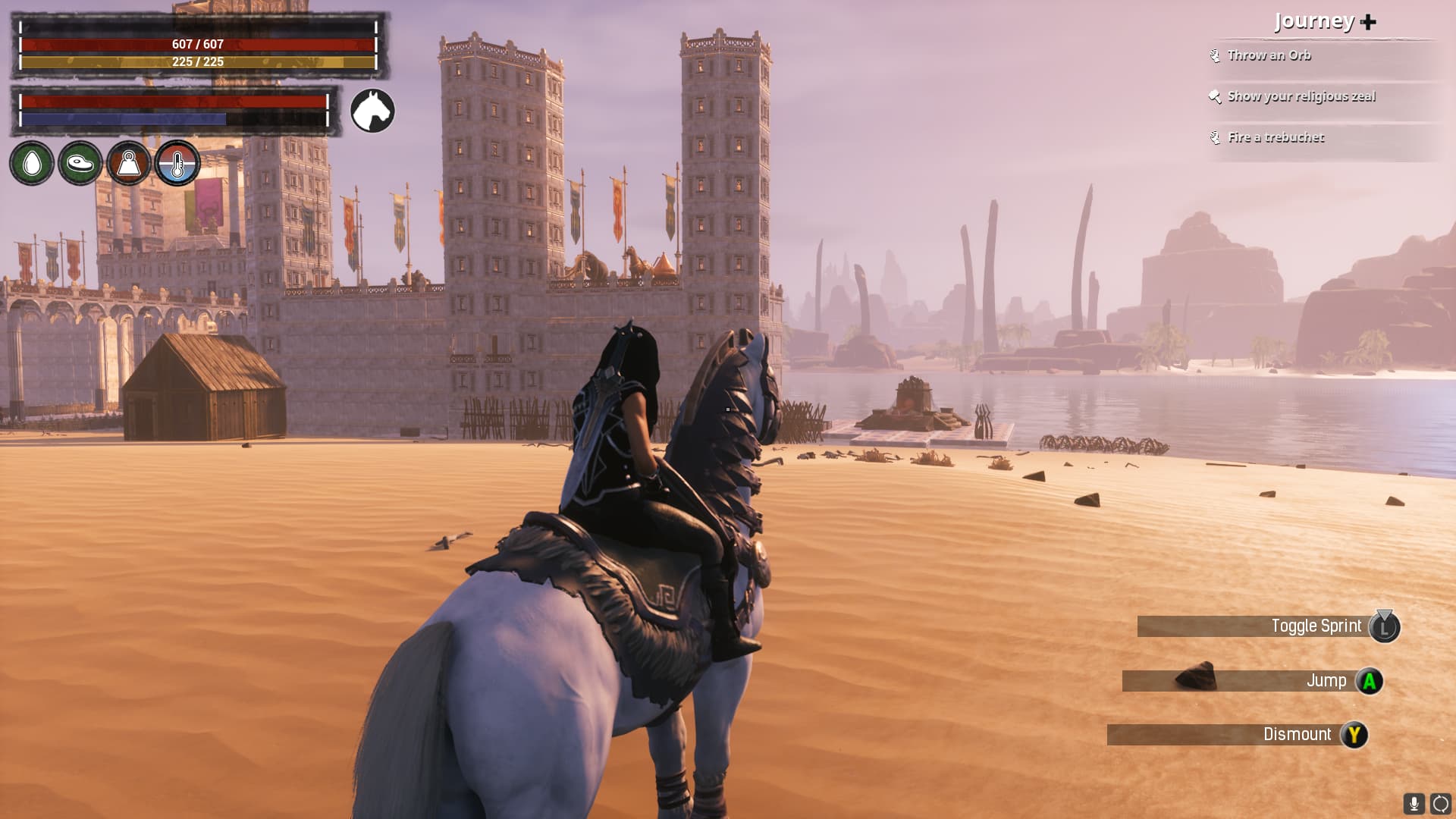1456x819 pixels.
Task: Click the meat hunger status icon
Action: click(x=80, y=163)
